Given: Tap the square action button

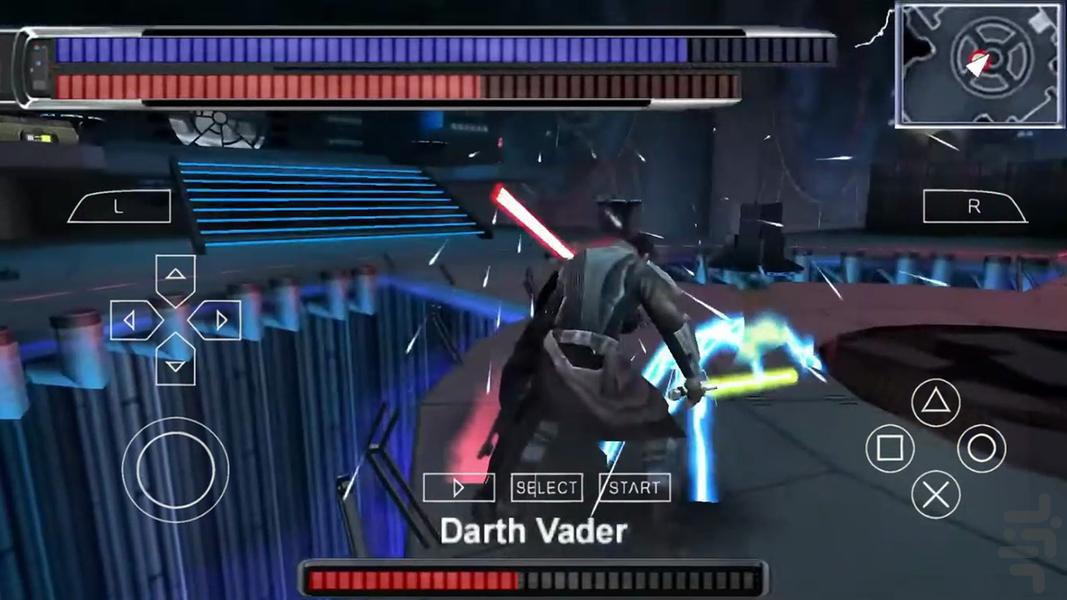Looking at the screenshot, I should (x=889, y=448).
